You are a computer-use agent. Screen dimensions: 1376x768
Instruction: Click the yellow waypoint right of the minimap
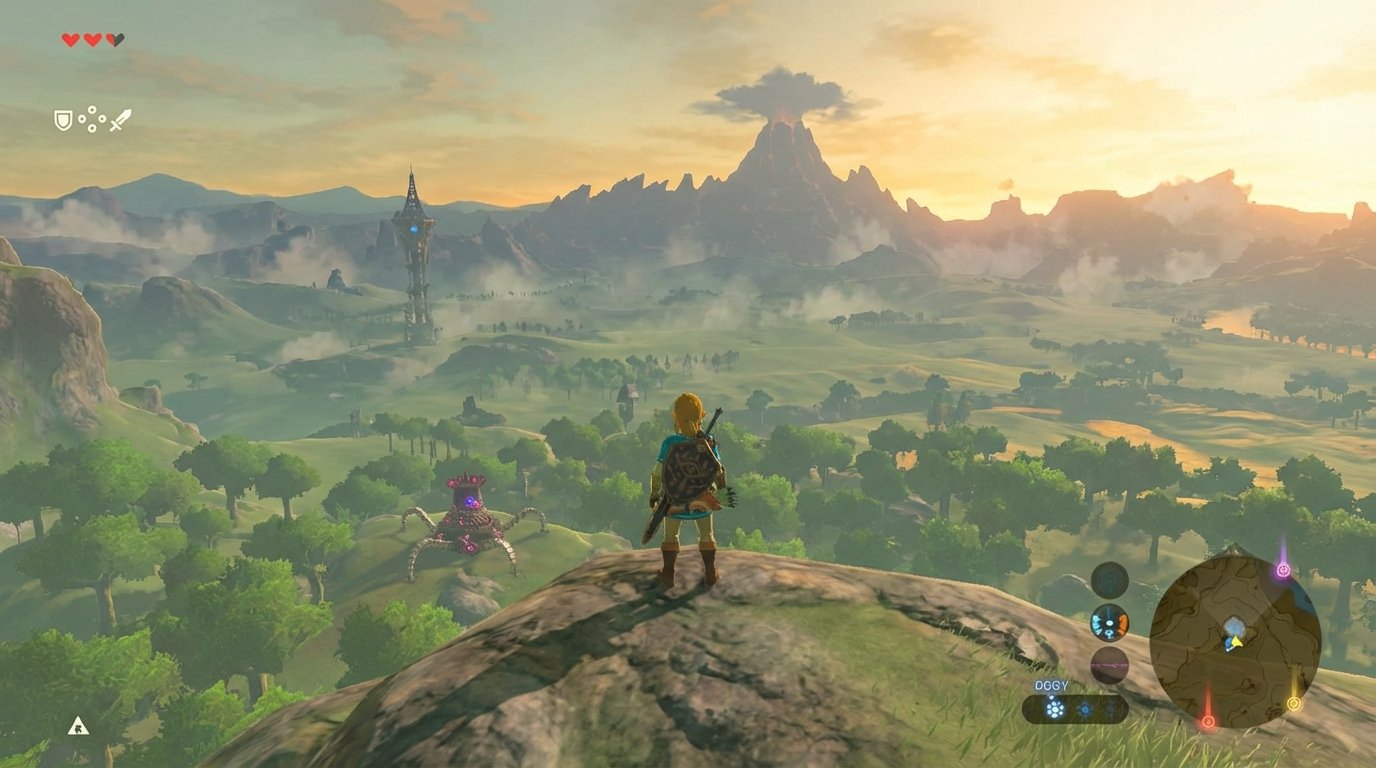(x=1294, y=705)
